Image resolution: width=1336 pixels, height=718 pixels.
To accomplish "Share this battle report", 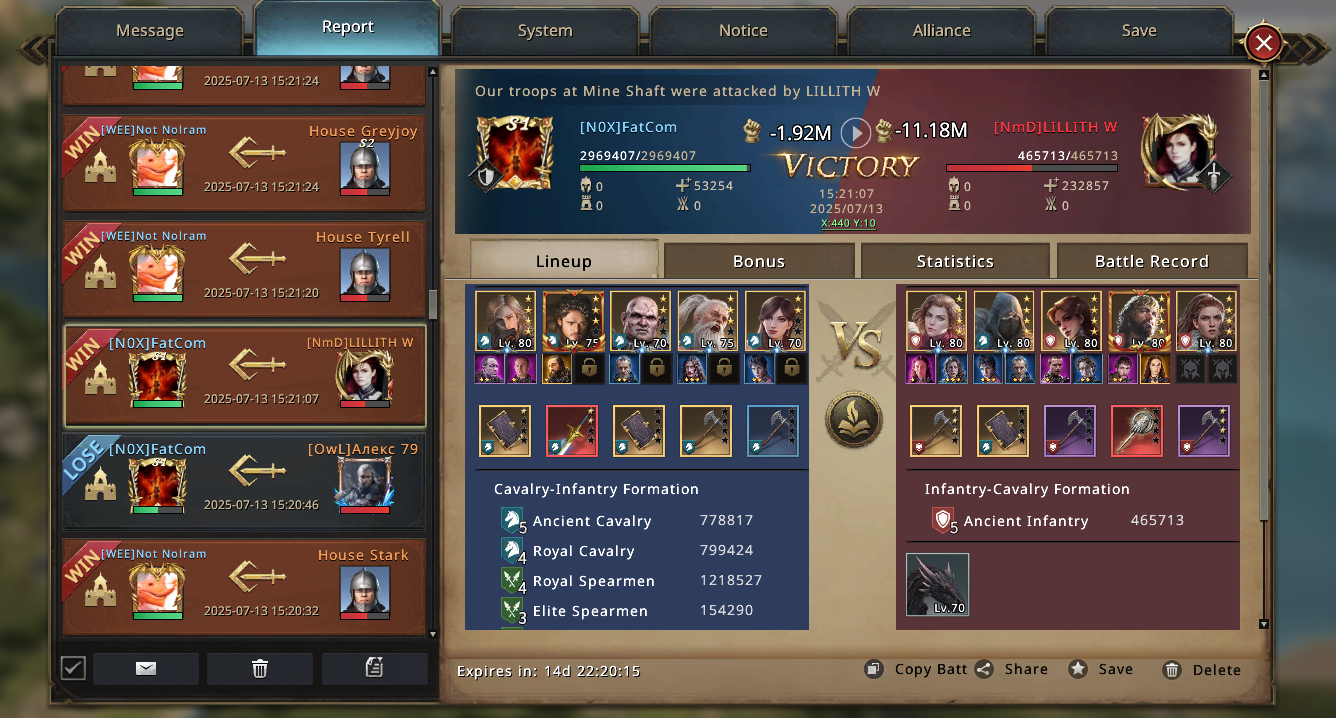I will [x=1013, y=670].
